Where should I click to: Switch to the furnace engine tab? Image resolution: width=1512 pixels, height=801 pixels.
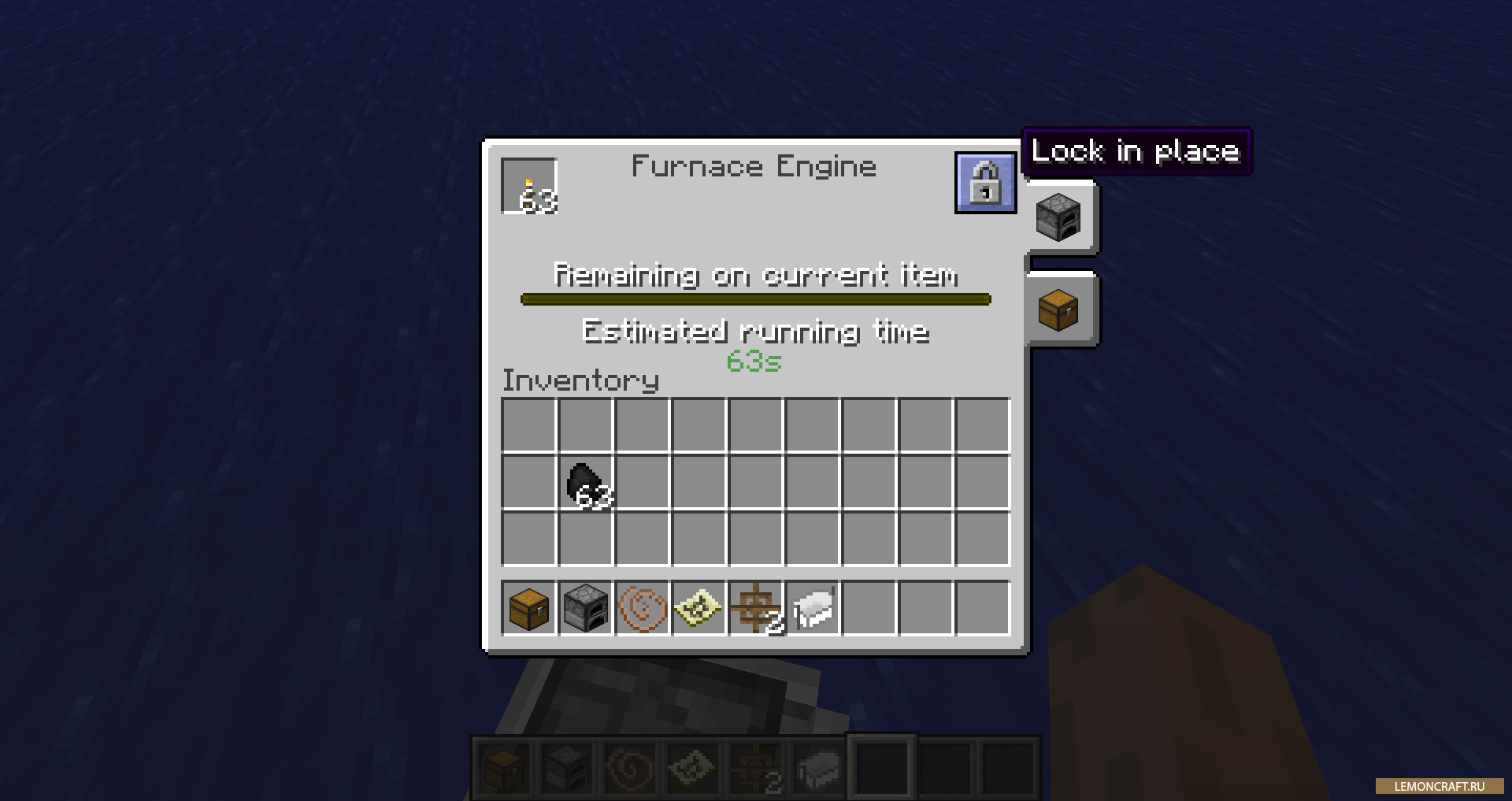coord(1058,217)
